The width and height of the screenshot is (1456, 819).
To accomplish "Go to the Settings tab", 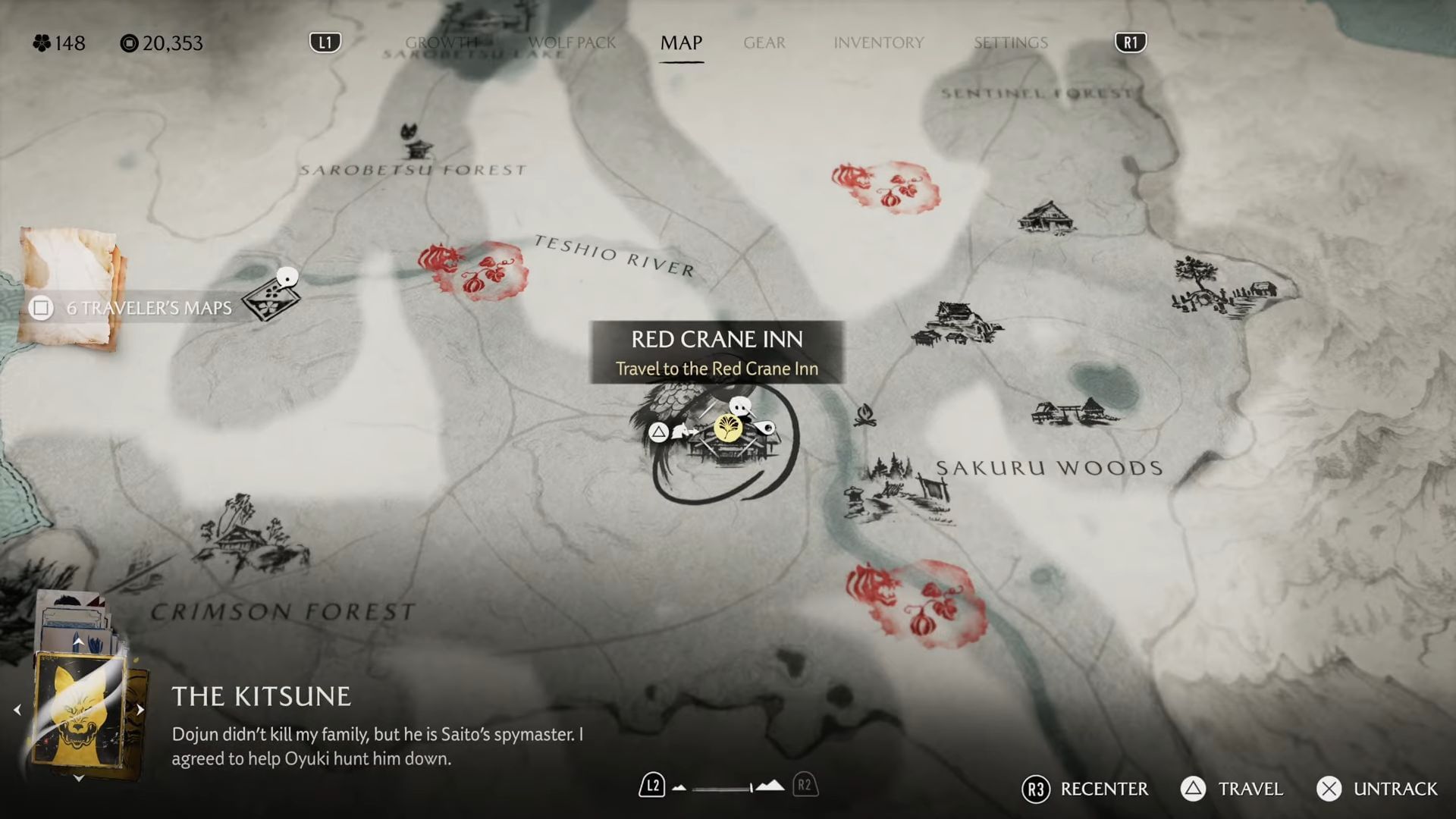I will point(1010,42).
